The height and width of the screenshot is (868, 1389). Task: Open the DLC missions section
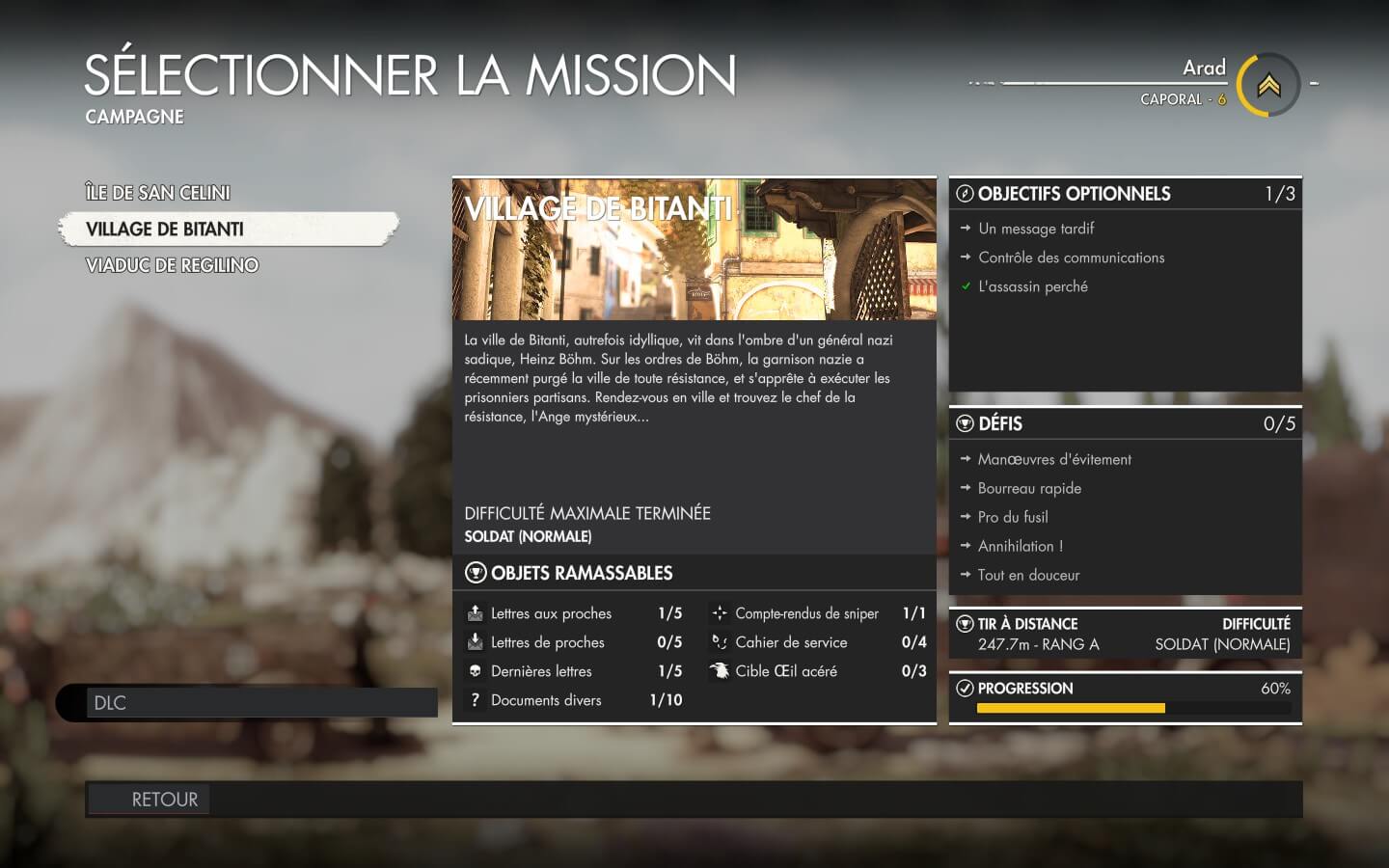[x=247, y=703]
